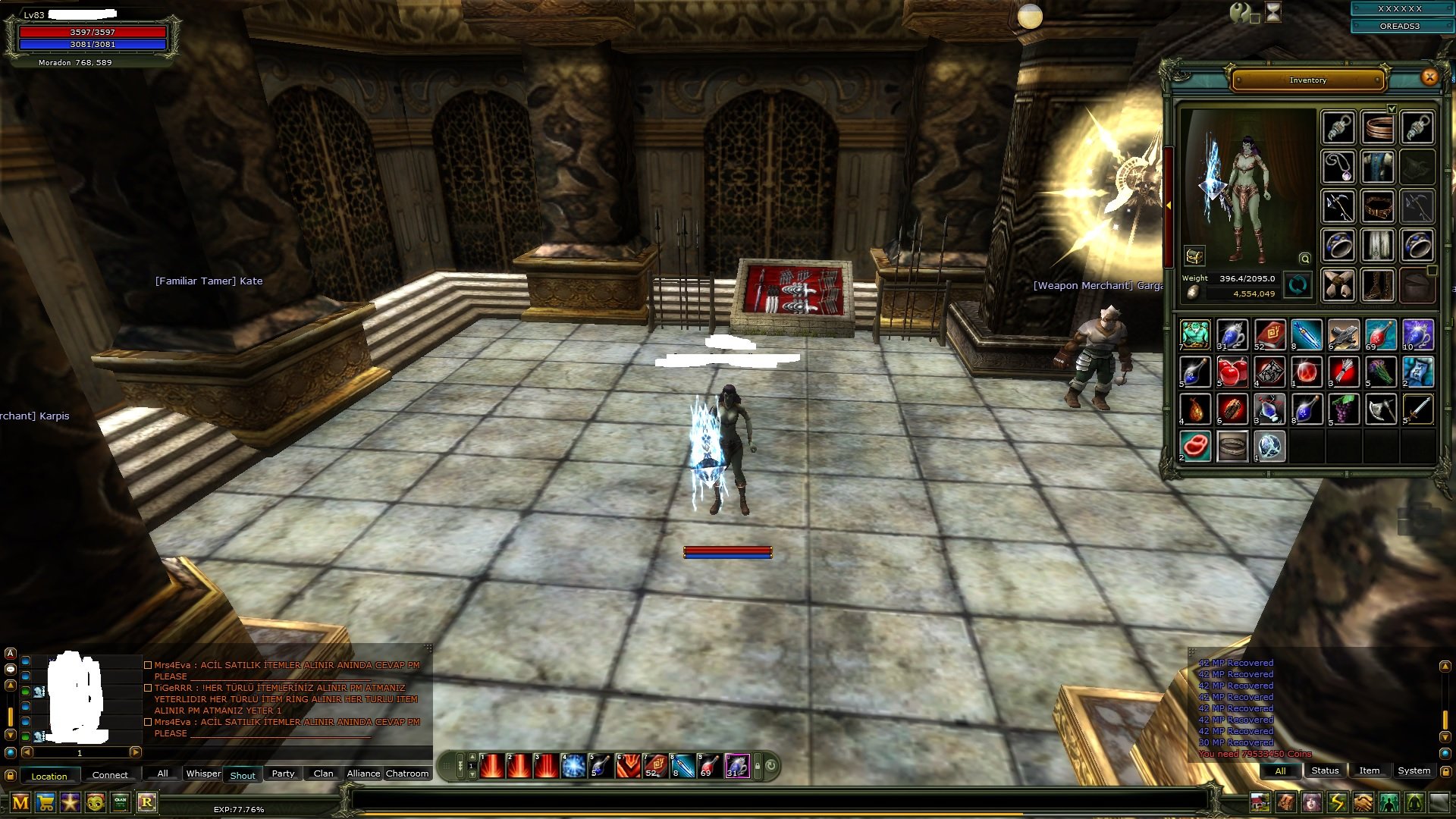Show the System log tab

pos(1414,770)
